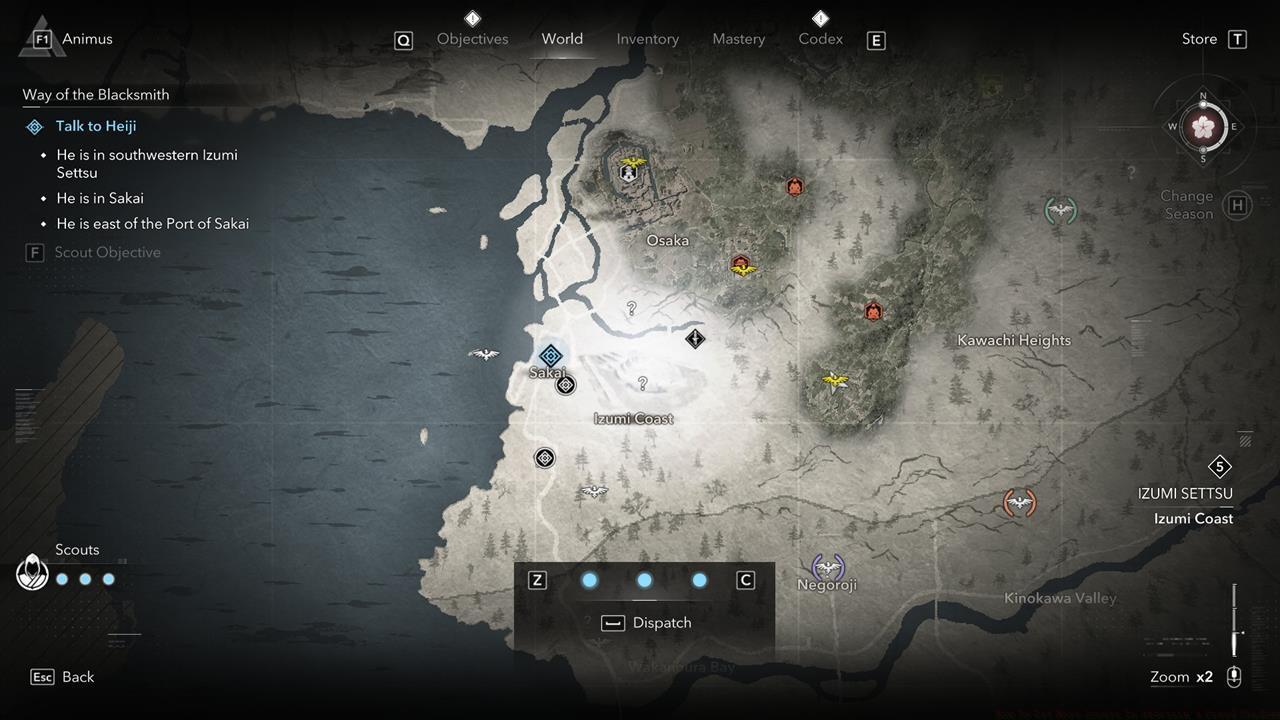
Task: Select the Osaka castle map marker
Action: (629, 172)
